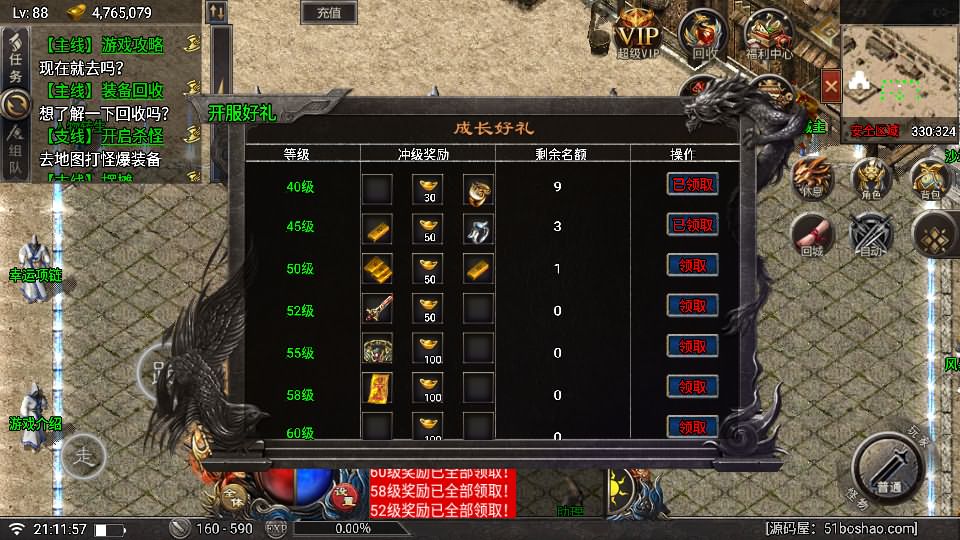Open the 角色 character sheet
The height and width of the screenshot is (540, 960).
872,180
